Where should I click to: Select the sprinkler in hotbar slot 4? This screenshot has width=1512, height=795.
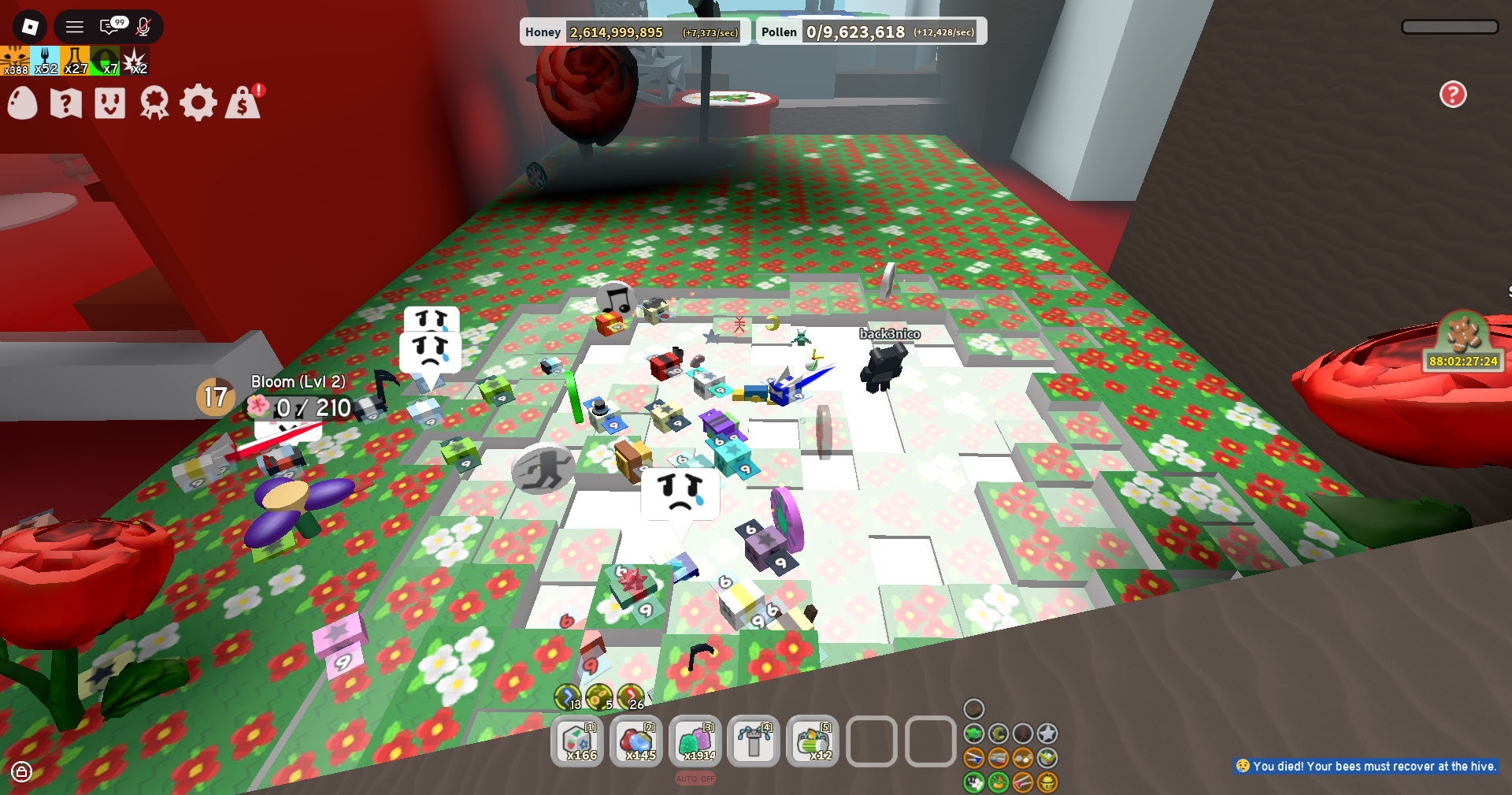[753, 741]
